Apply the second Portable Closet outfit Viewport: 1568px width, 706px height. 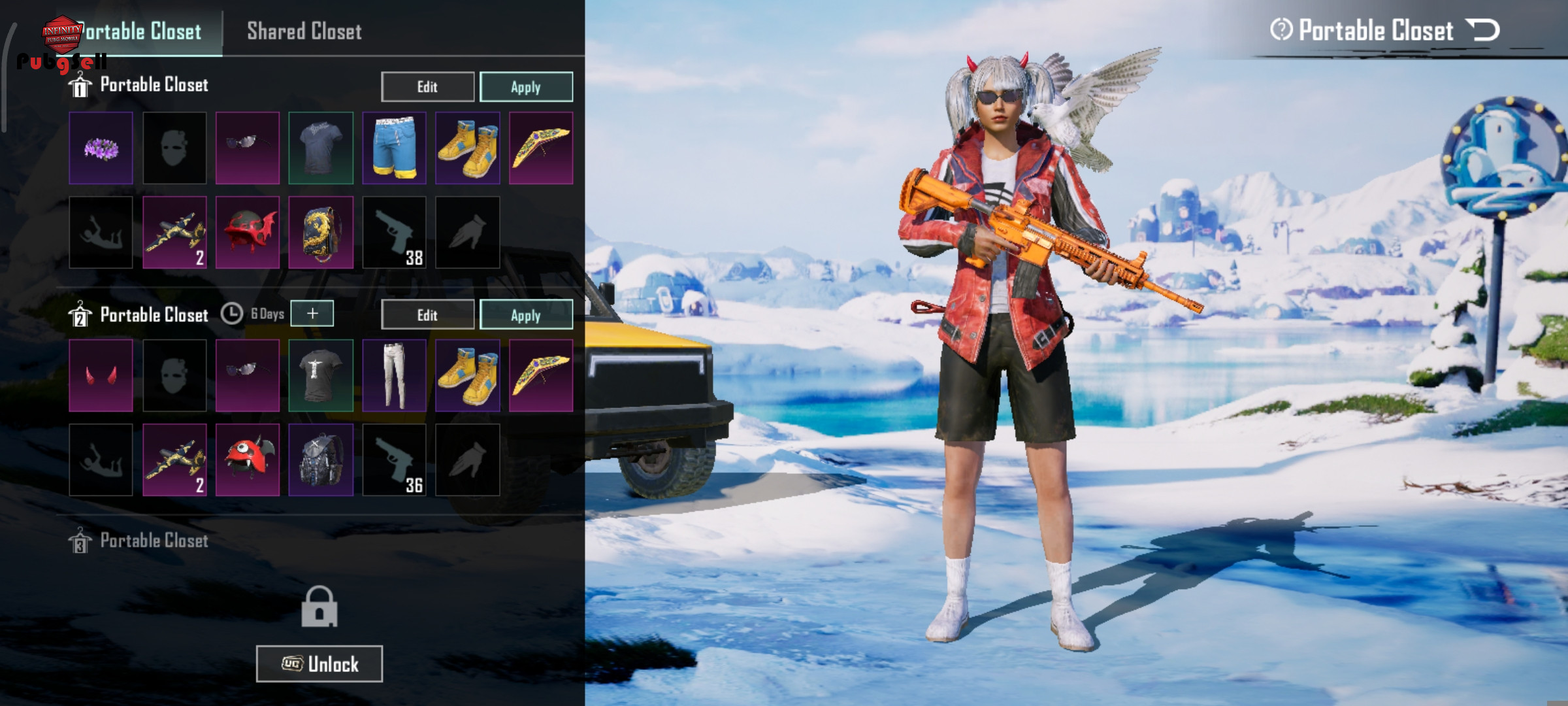(x=526, y=315)
